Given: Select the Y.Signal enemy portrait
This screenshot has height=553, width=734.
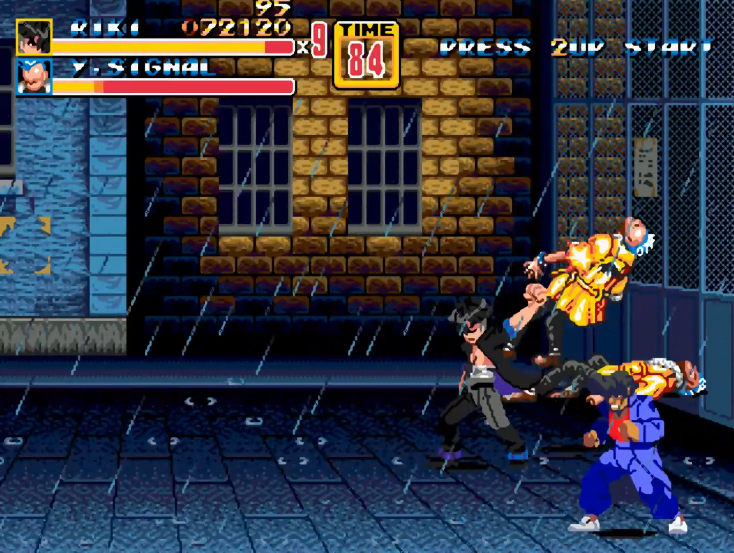Looking at the screenshot, I should tap(33, 77).
